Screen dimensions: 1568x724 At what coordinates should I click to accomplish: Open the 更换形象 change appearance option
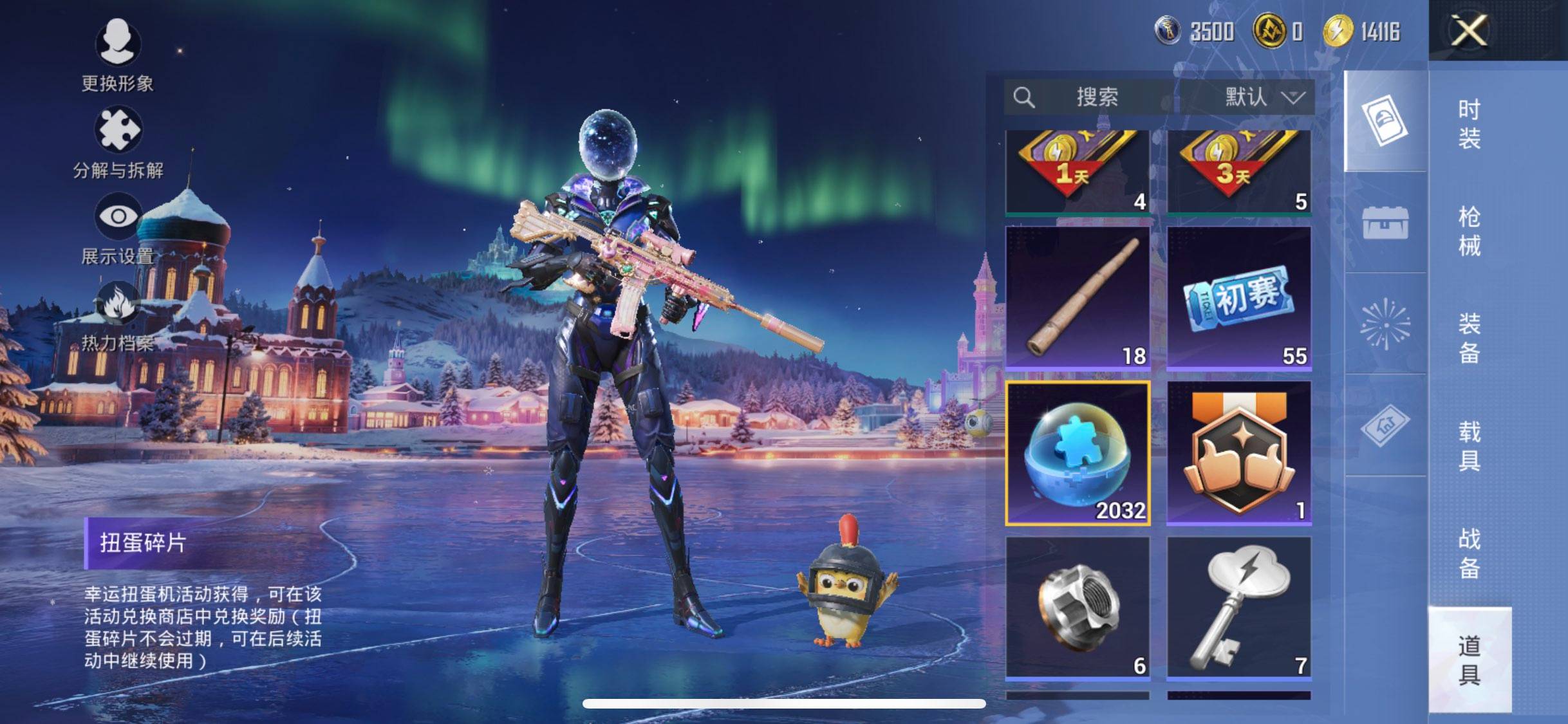point(117,55)
